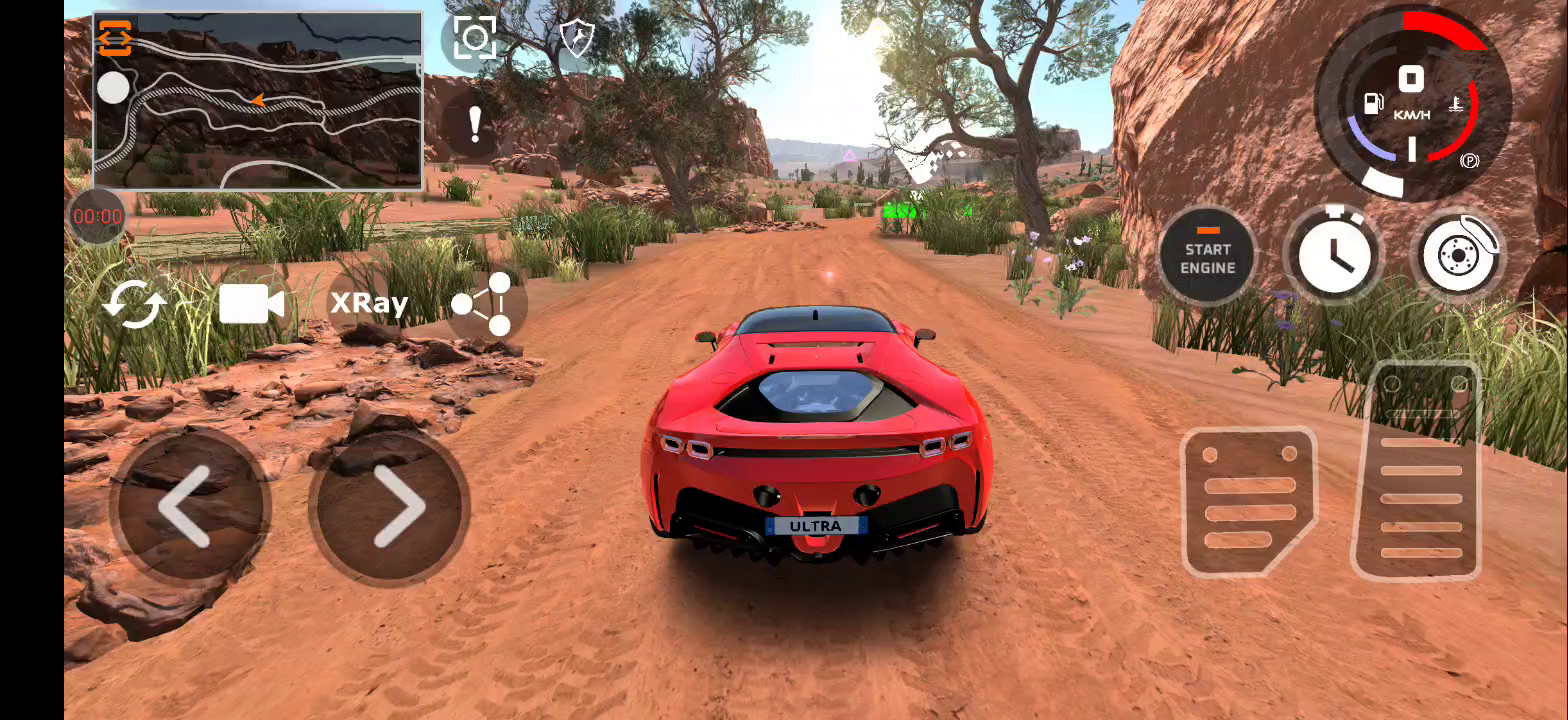Steer left with the left arrow button
Viewport: 1568px width, 720px height.
pyautogui.click(x=188, y=506)
